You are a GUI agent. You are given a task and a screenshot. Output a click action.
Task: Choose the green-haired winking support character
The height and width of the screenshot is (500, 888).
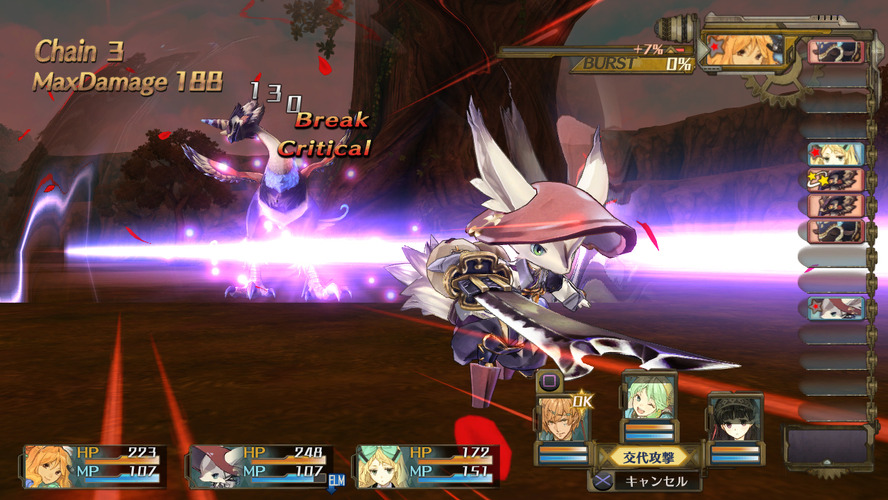click(x=648, y=398)
